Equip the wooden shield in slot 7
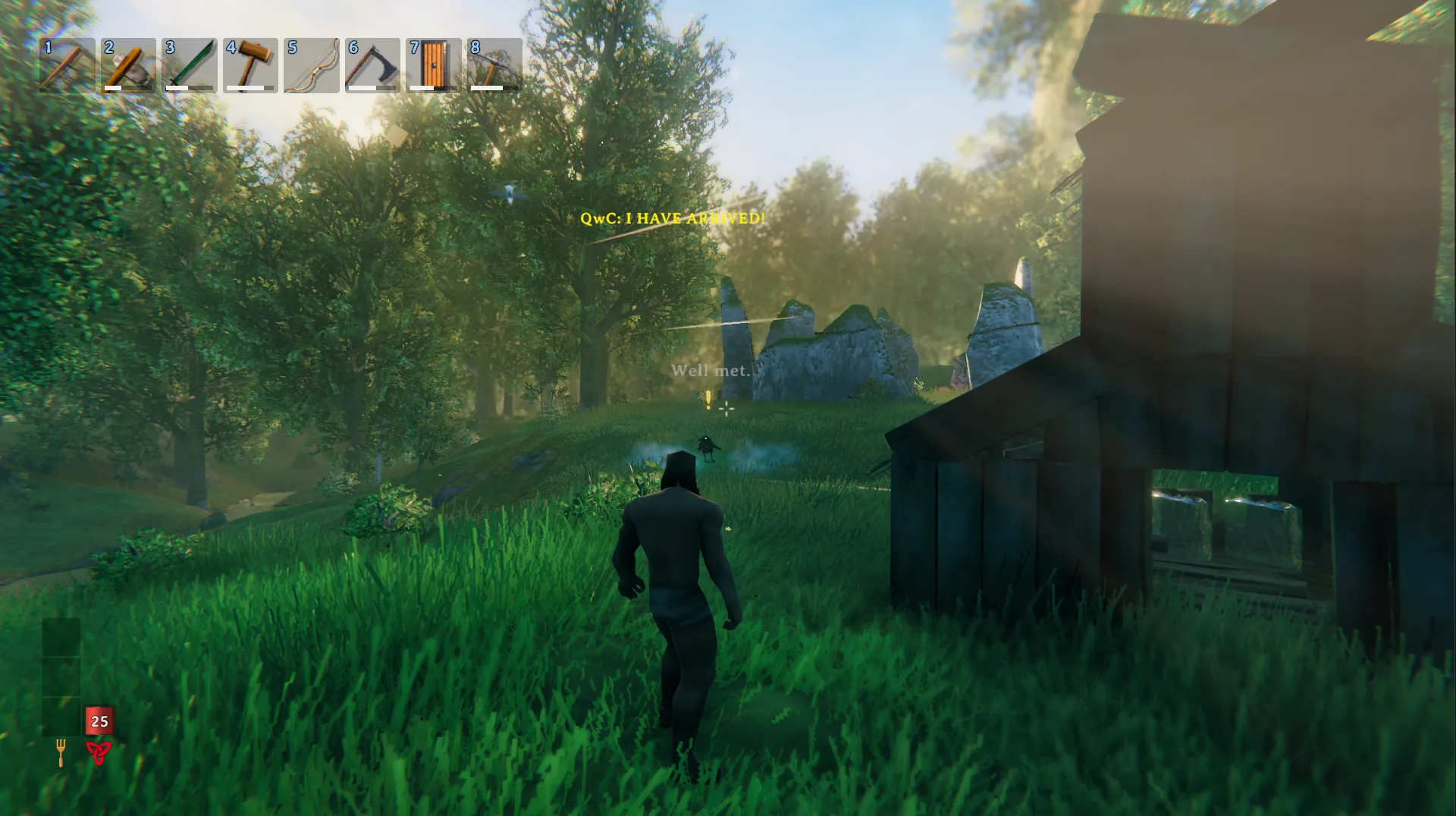This screenshot has width=1456, height=816. click(x=434, y=65)
